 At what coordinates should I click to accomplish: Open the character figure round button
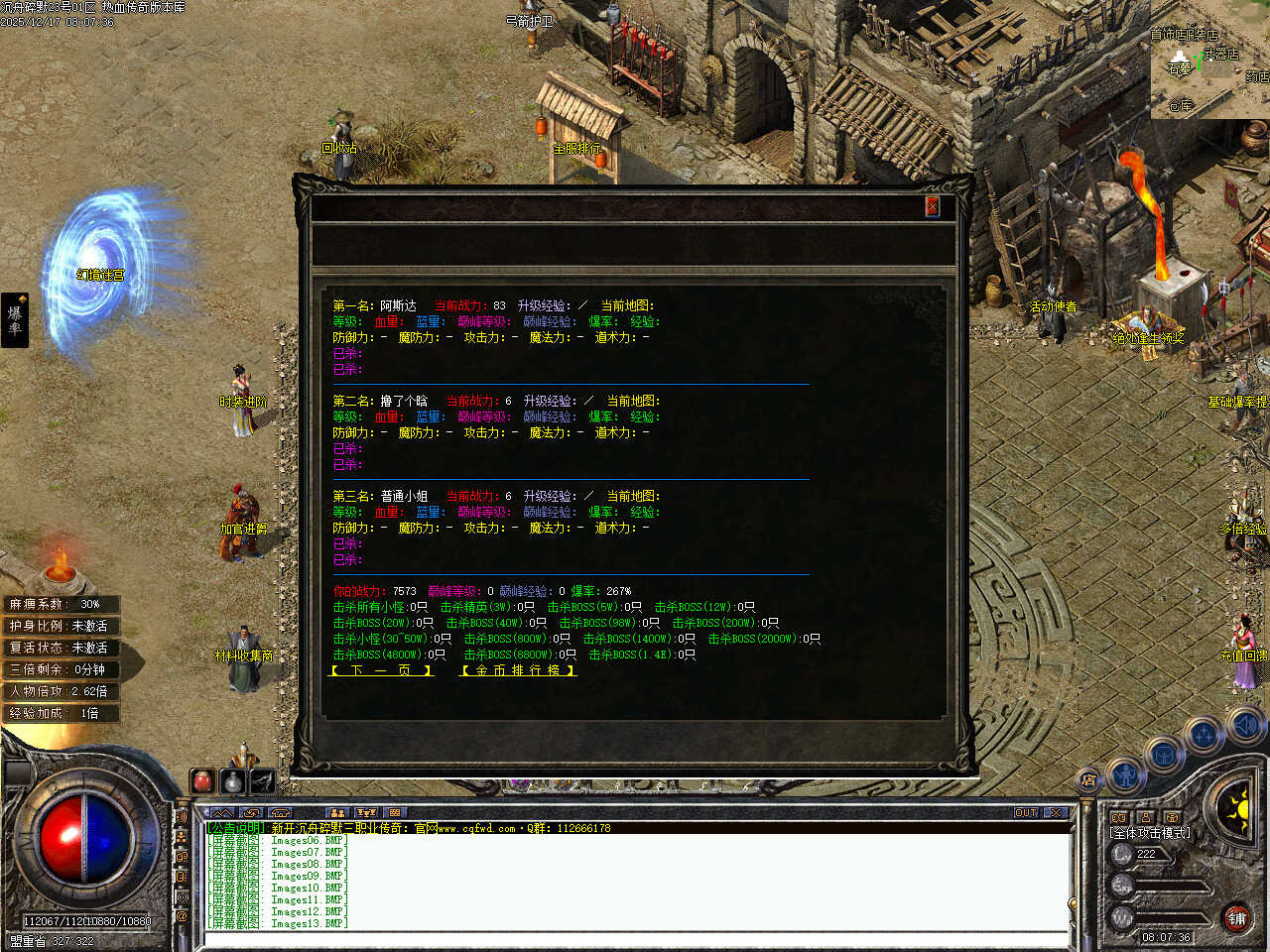[1125, 773]
